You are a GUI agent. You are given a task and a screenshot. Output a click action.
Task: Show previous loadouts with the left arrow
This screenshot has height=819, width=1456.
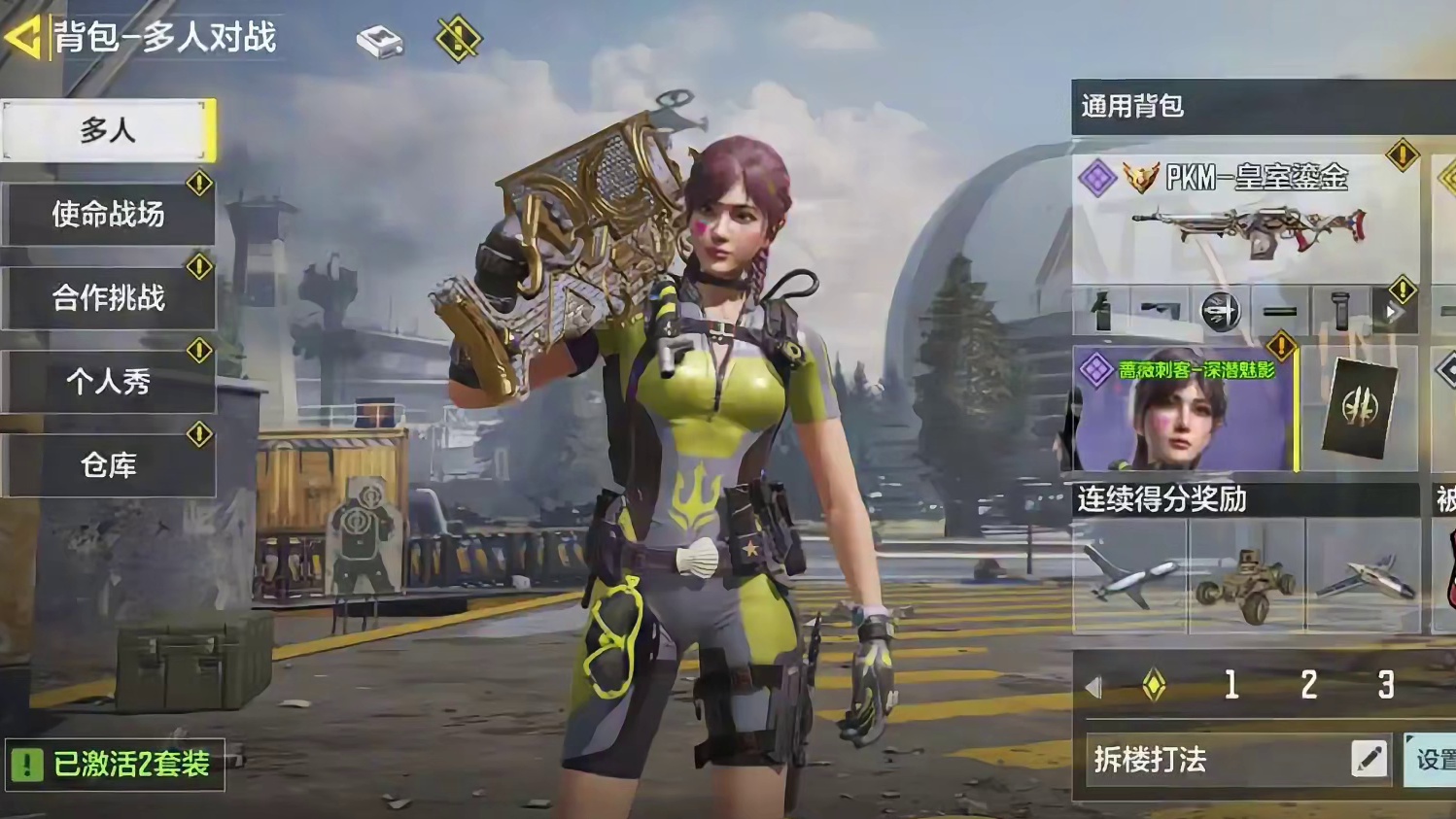[1093, 687]
